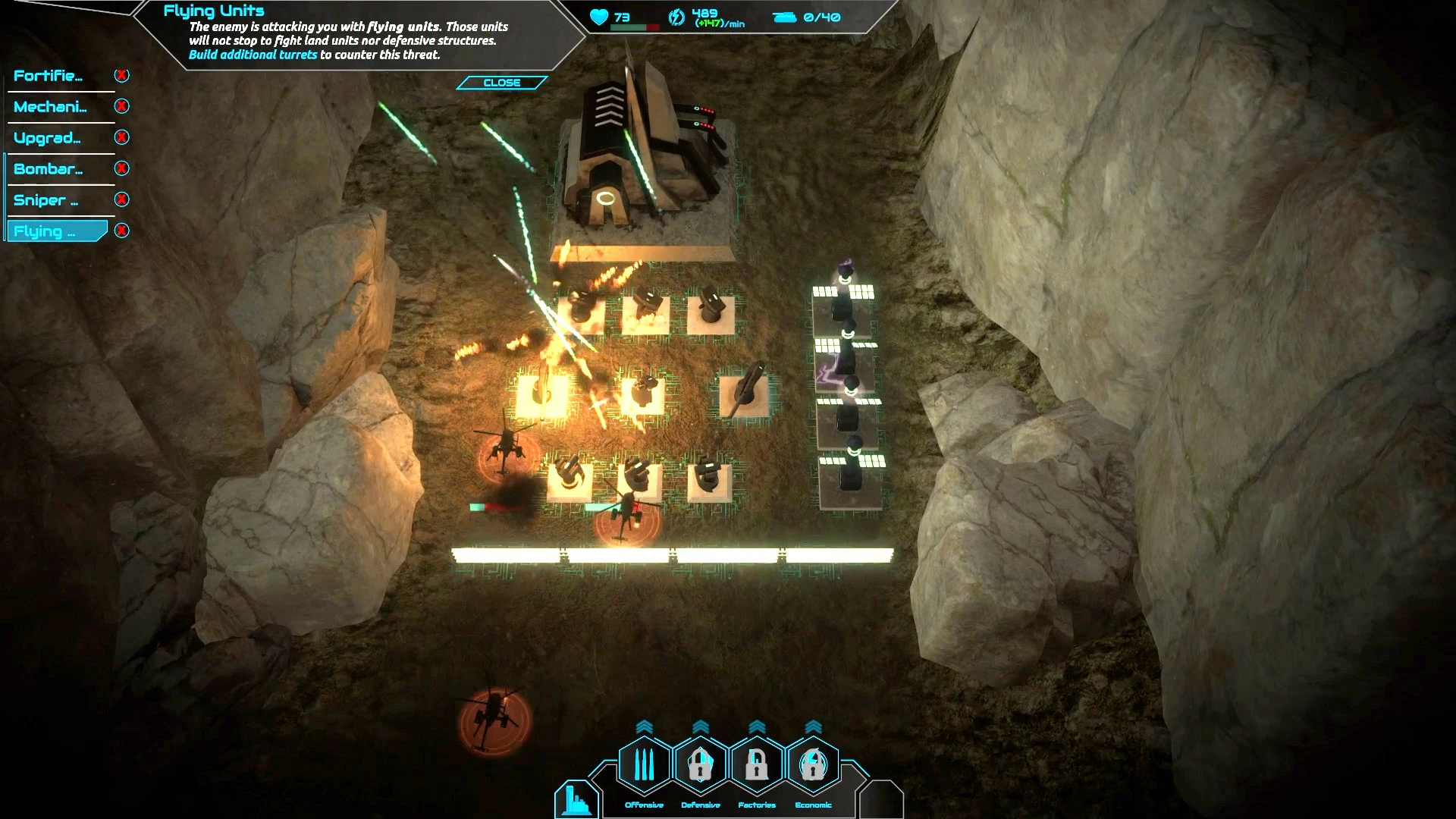The image size is (1456, 819).
Task: Show the Upgrad… tutorial entry
Action: (x=47, y=138)
